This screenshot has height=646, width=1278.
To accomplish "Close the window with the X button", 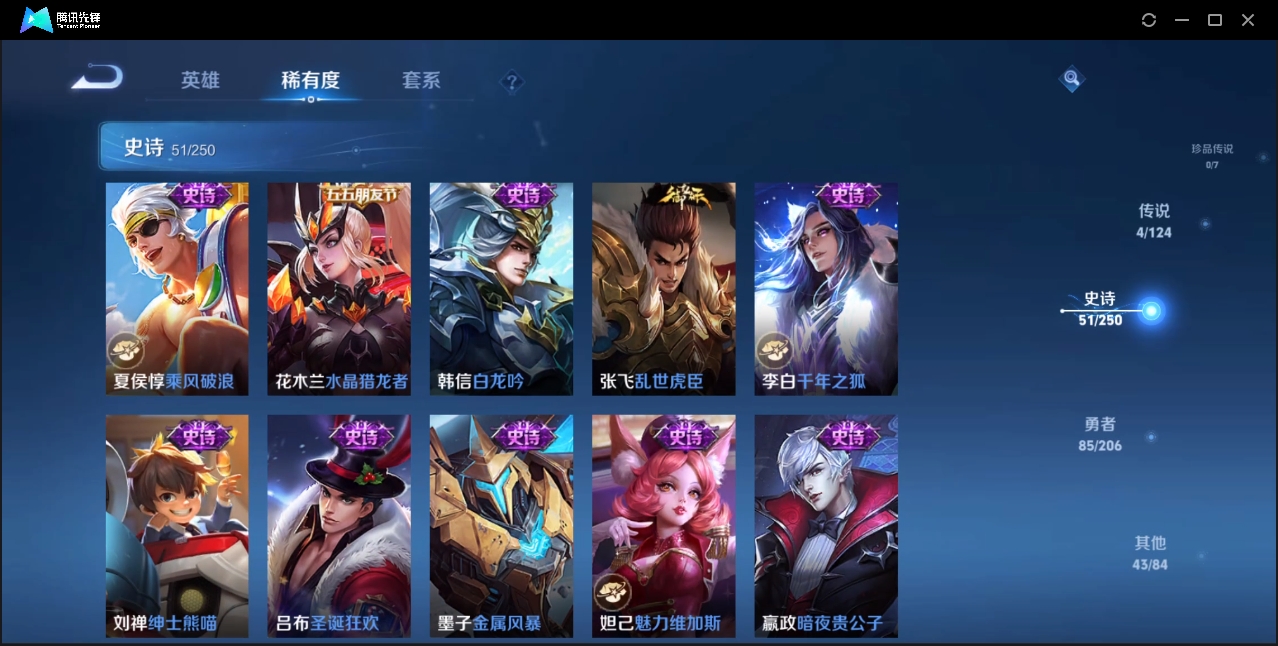I will click(1248, 20).
